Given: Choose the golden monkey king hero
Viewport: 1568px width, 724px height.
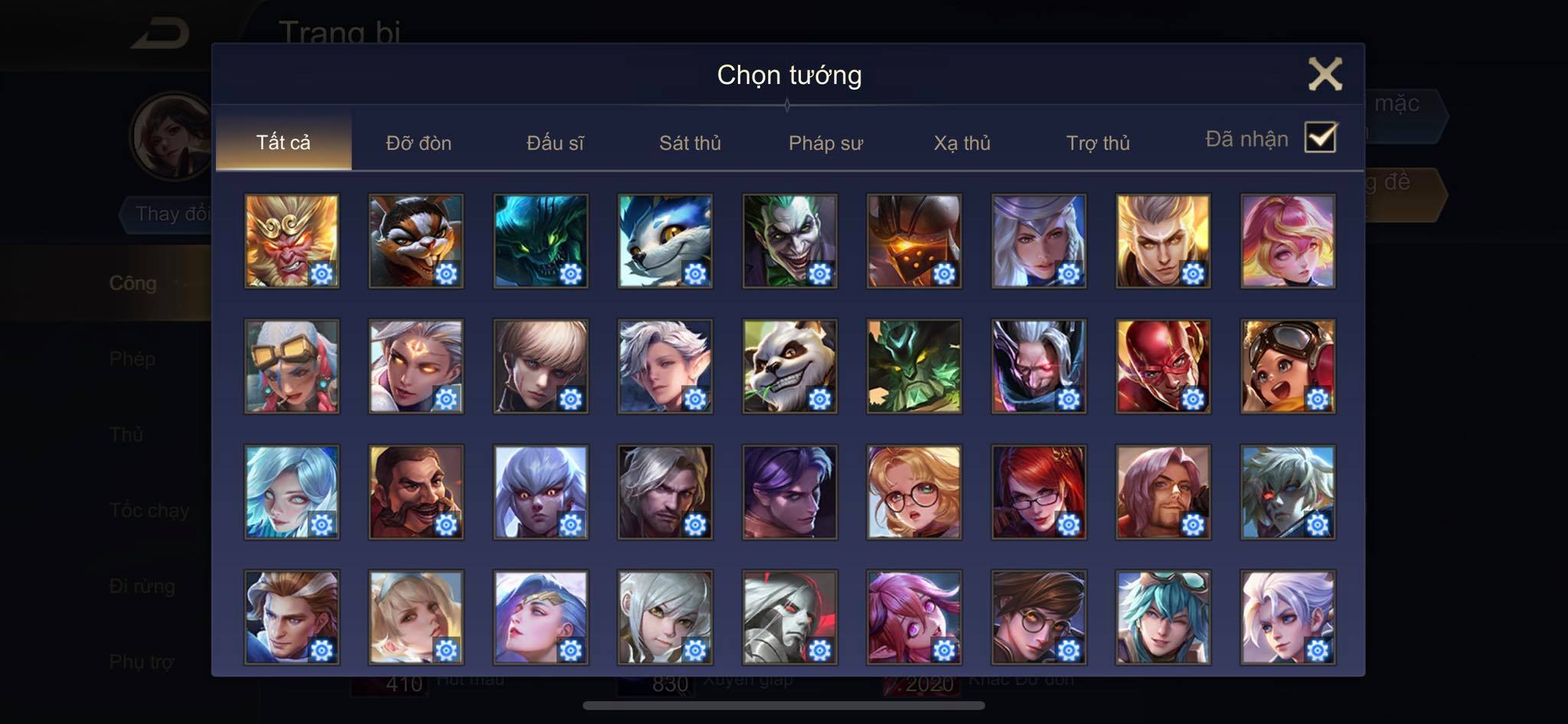Looking at the screenshot, I should coord(292,241).
